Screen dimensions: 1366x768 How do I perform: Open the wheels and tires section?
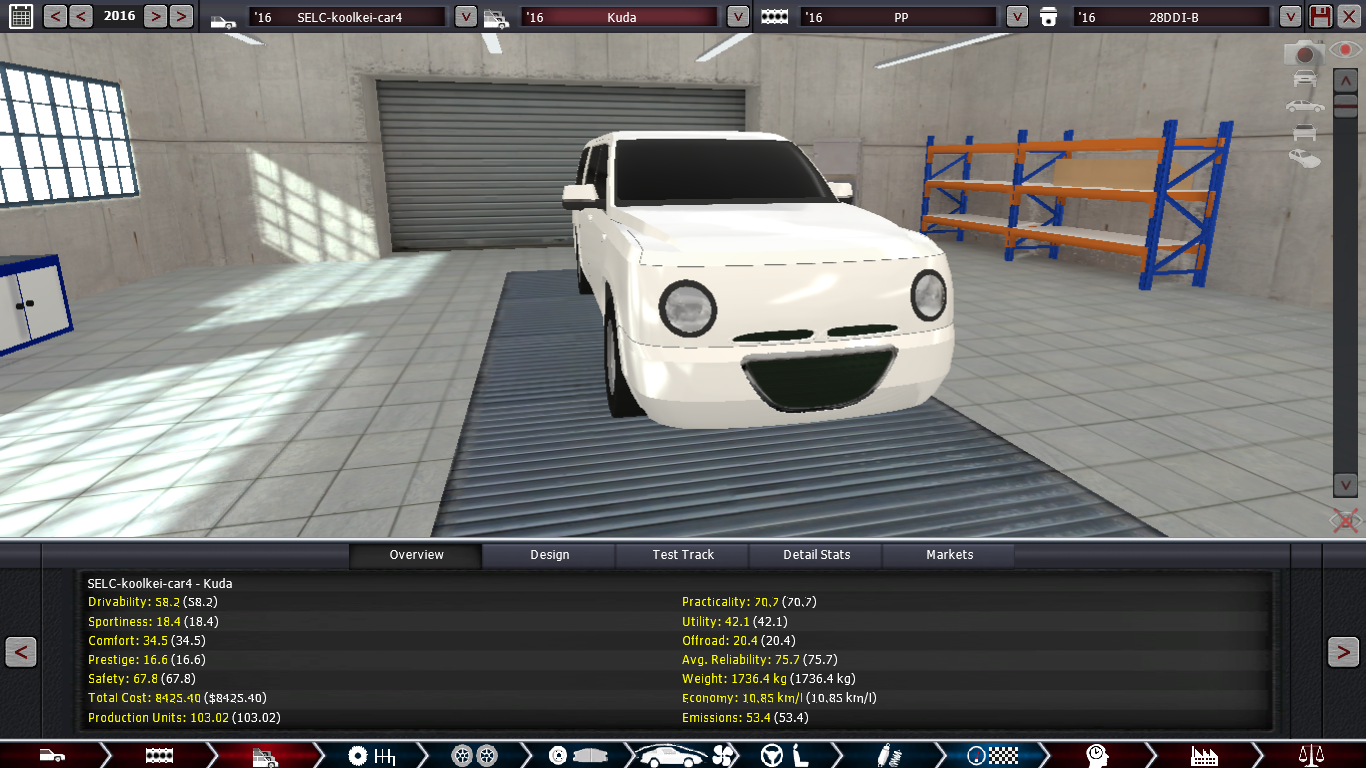coord(474,755)
